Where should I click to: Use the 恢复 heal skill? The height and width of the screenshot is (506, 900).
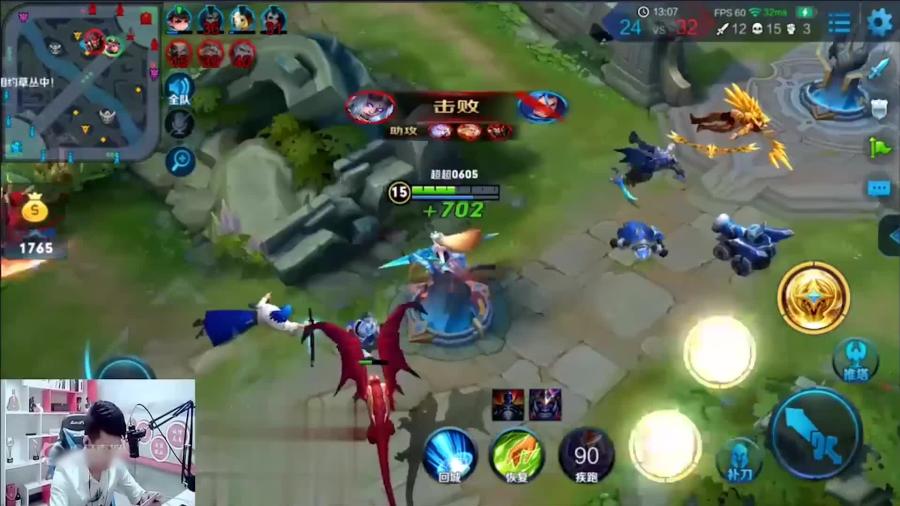[517, 455]
